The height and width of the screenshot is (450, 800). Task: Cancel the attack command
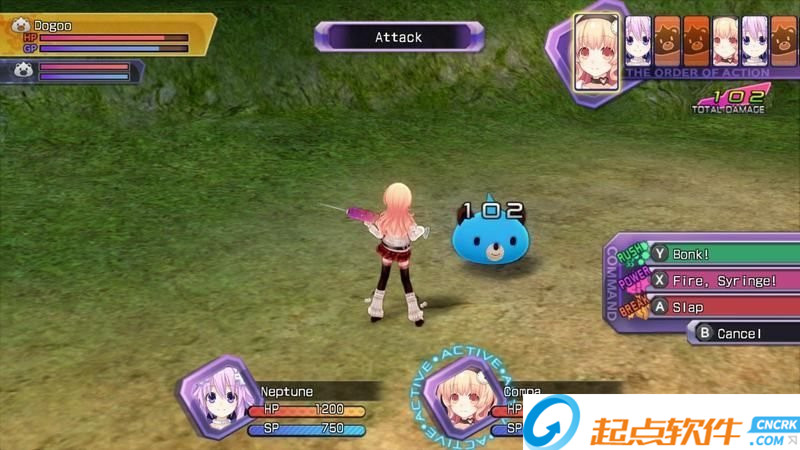[x=742, y=333]
